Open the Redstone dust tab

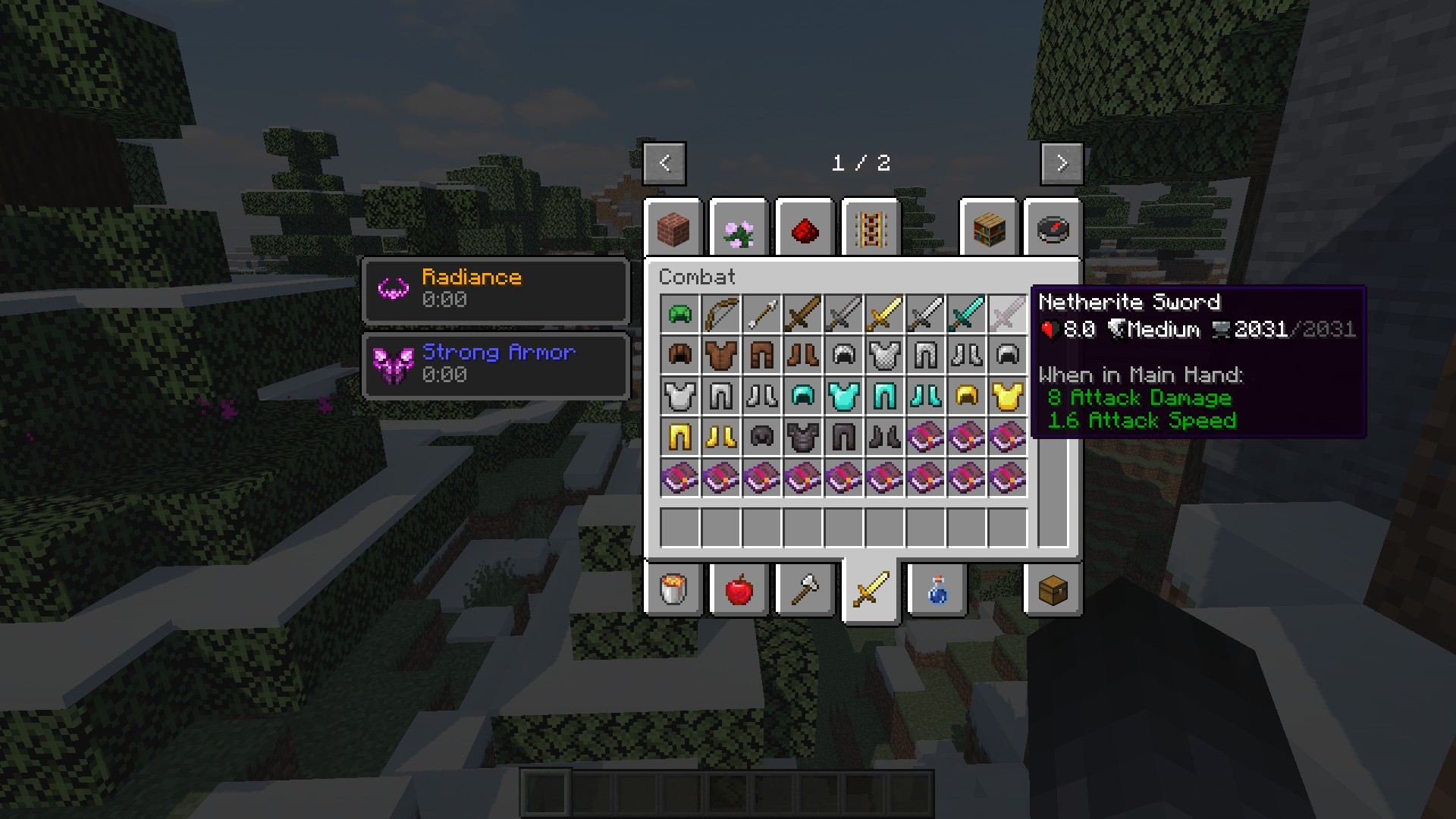point(805,228)
